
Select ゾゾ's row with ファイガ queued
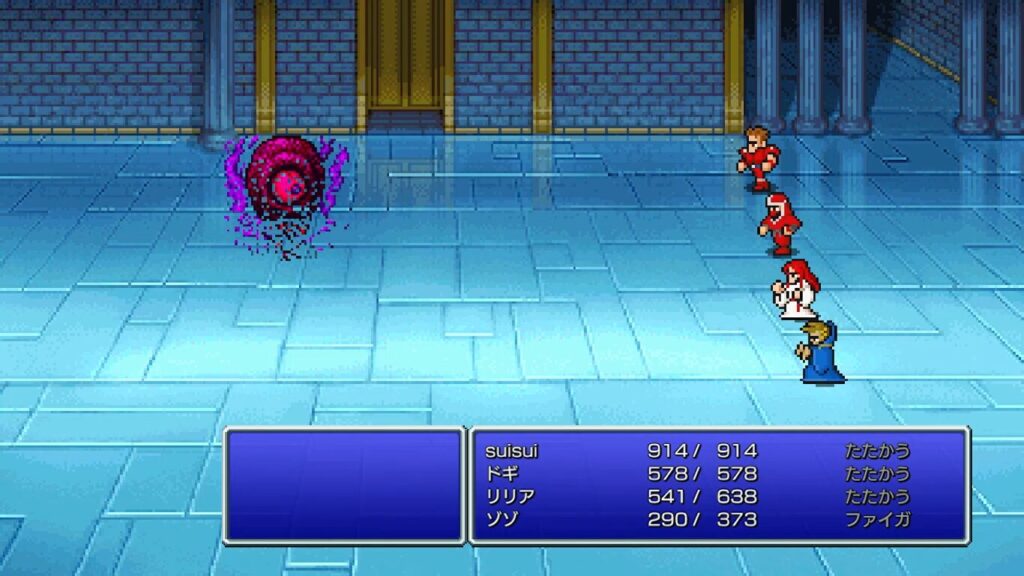click(502, 520)
